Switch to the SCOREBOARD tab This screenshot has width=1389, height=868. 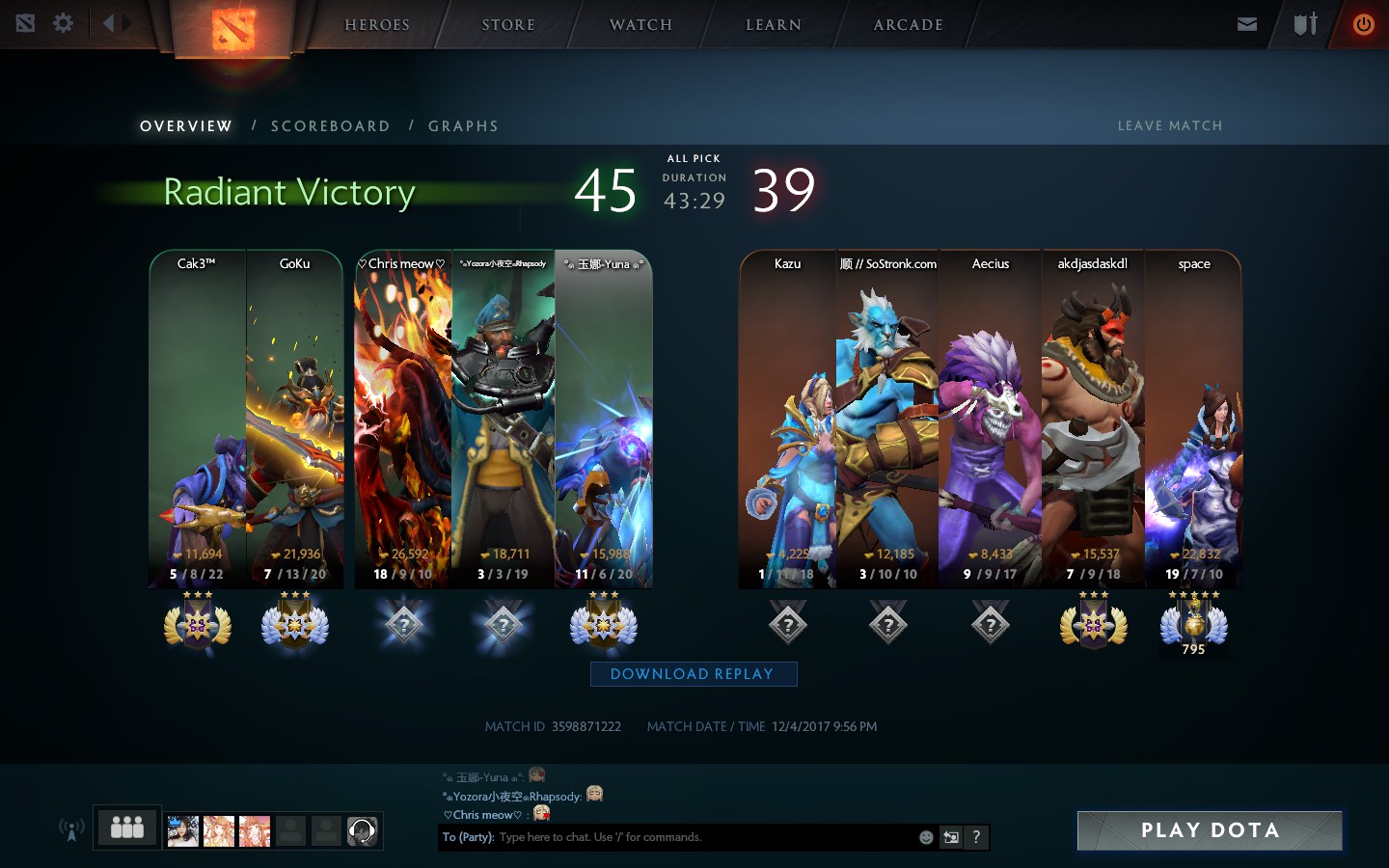(x=331, y=125)
